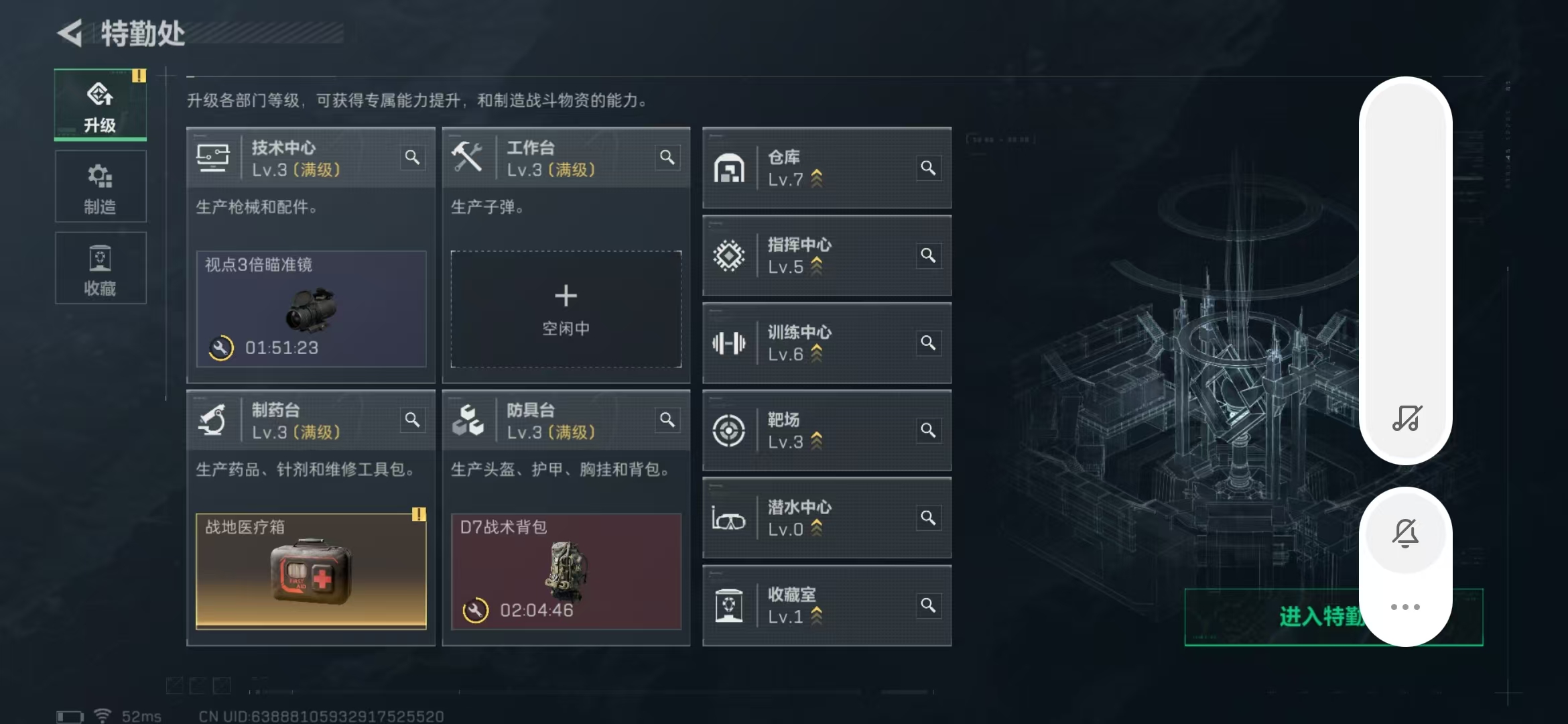The width and height of the screenshot is (1568, 724).
Task: Open the 收藏室 magnifier details view
Action: (929, 605)
